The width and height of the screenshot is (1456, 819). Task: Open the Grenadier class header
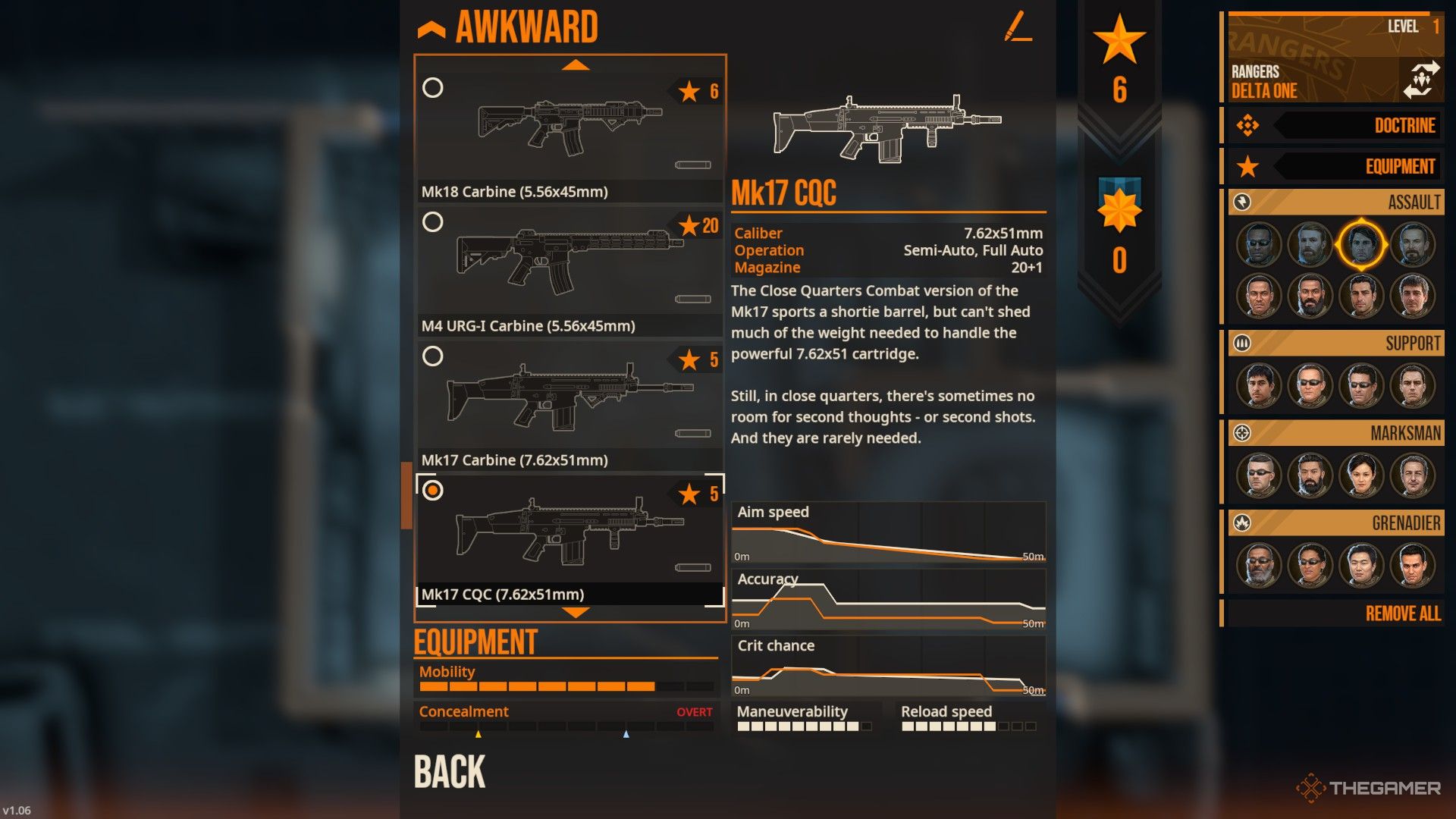[x=1336, y=523]
